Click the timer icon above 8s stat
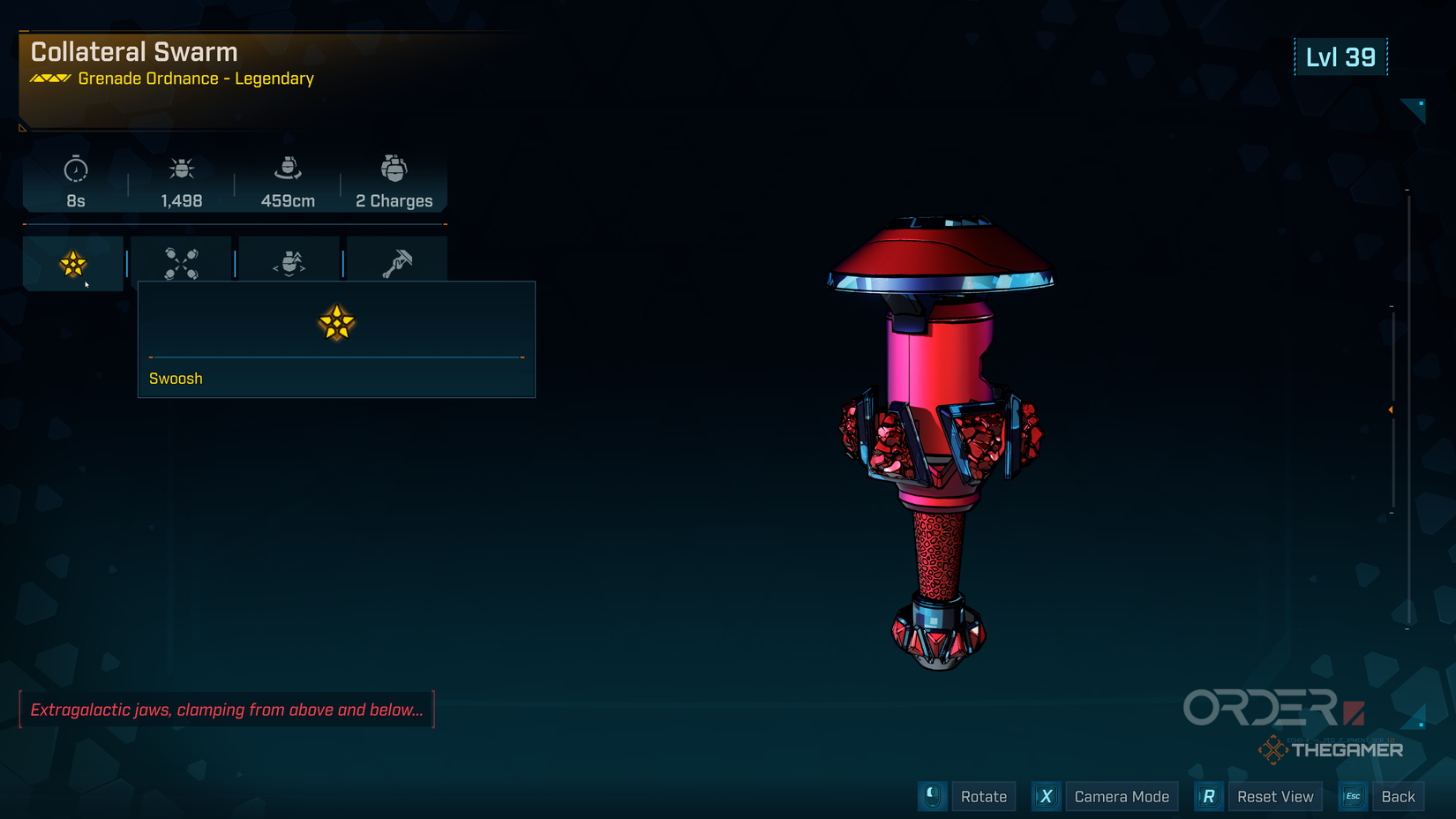 75,170
